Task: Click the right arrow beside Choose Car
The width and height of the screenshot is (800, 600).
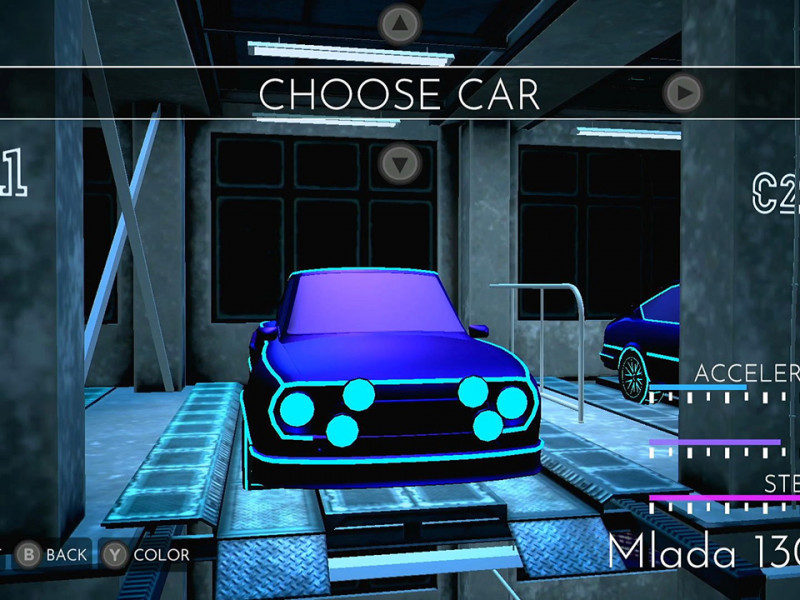Action: click(683, 93)
